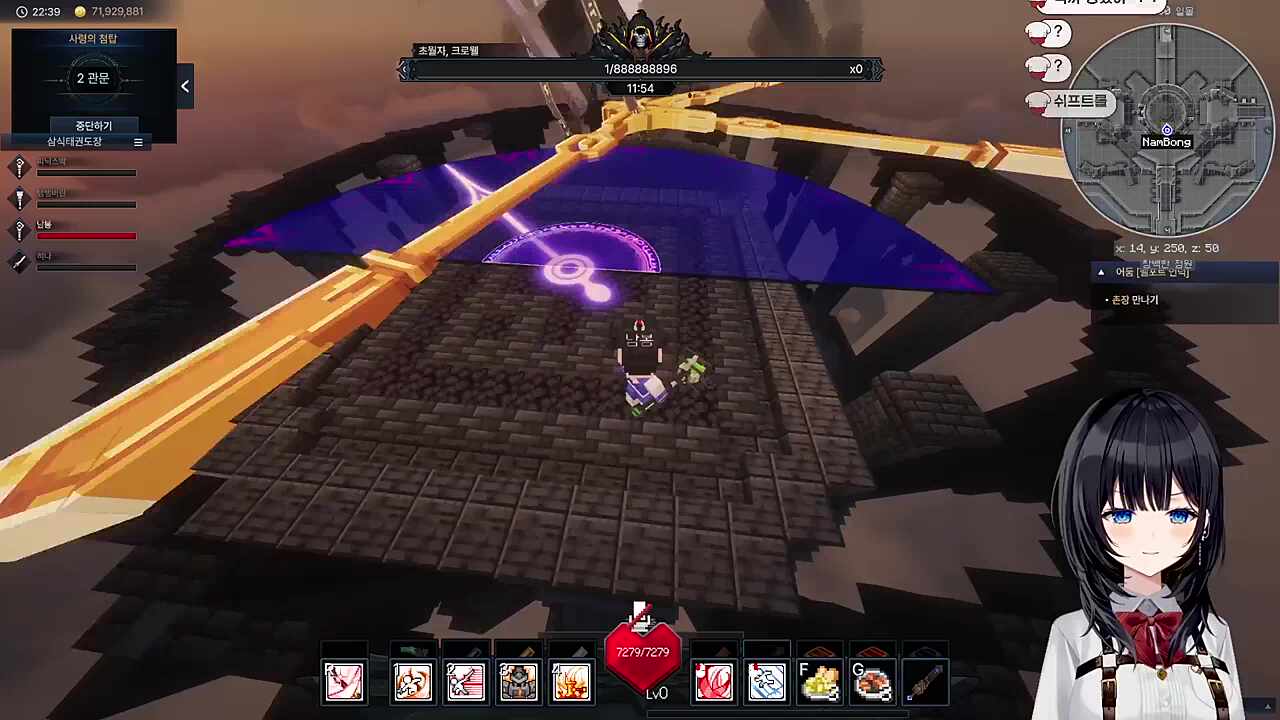Activate skill 4 flame icon
This screenshot has width=1280, height=720.
coord(571,682)
